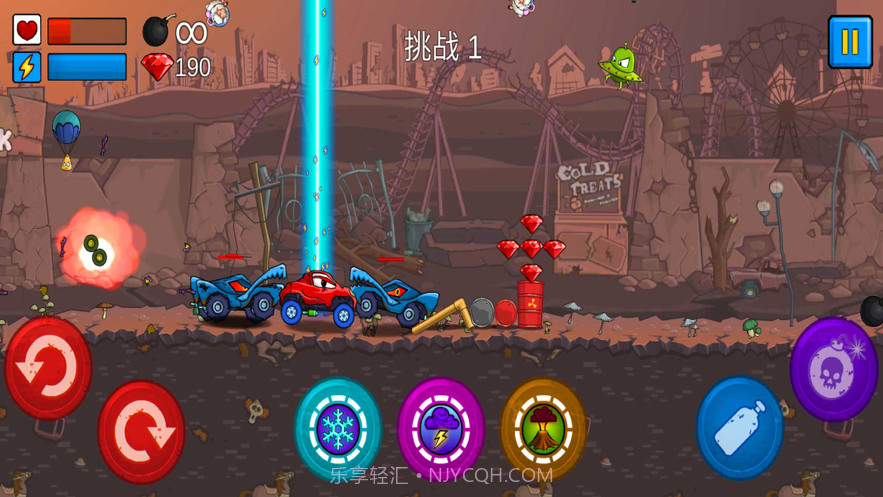The image size is (883, 497).
Task: Tilt the car forward with the clockwise arrow
Action: 141,432
